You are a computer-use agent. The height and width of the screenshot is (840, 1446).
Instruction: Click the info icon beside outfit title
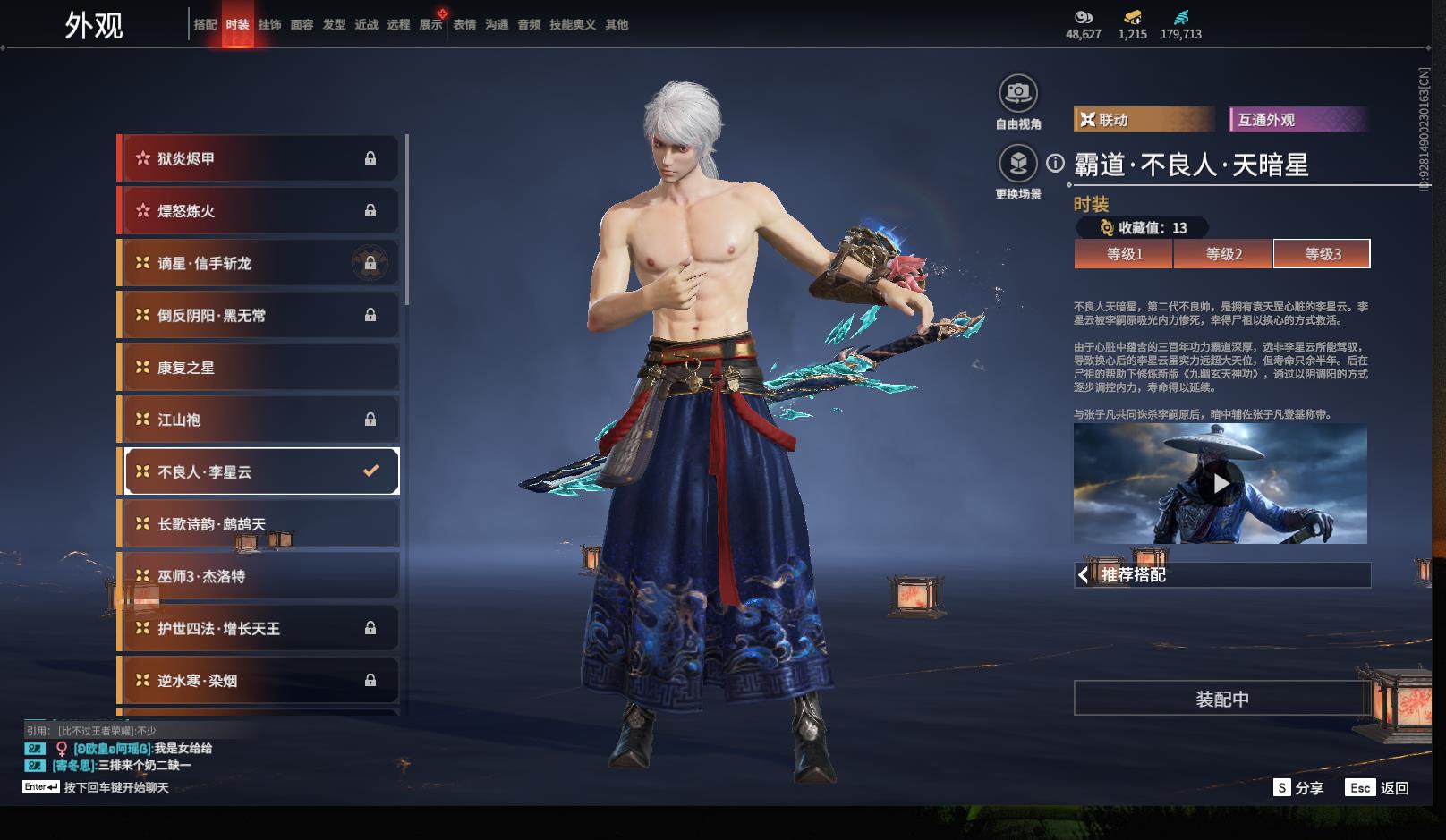tap(1056, 164)
